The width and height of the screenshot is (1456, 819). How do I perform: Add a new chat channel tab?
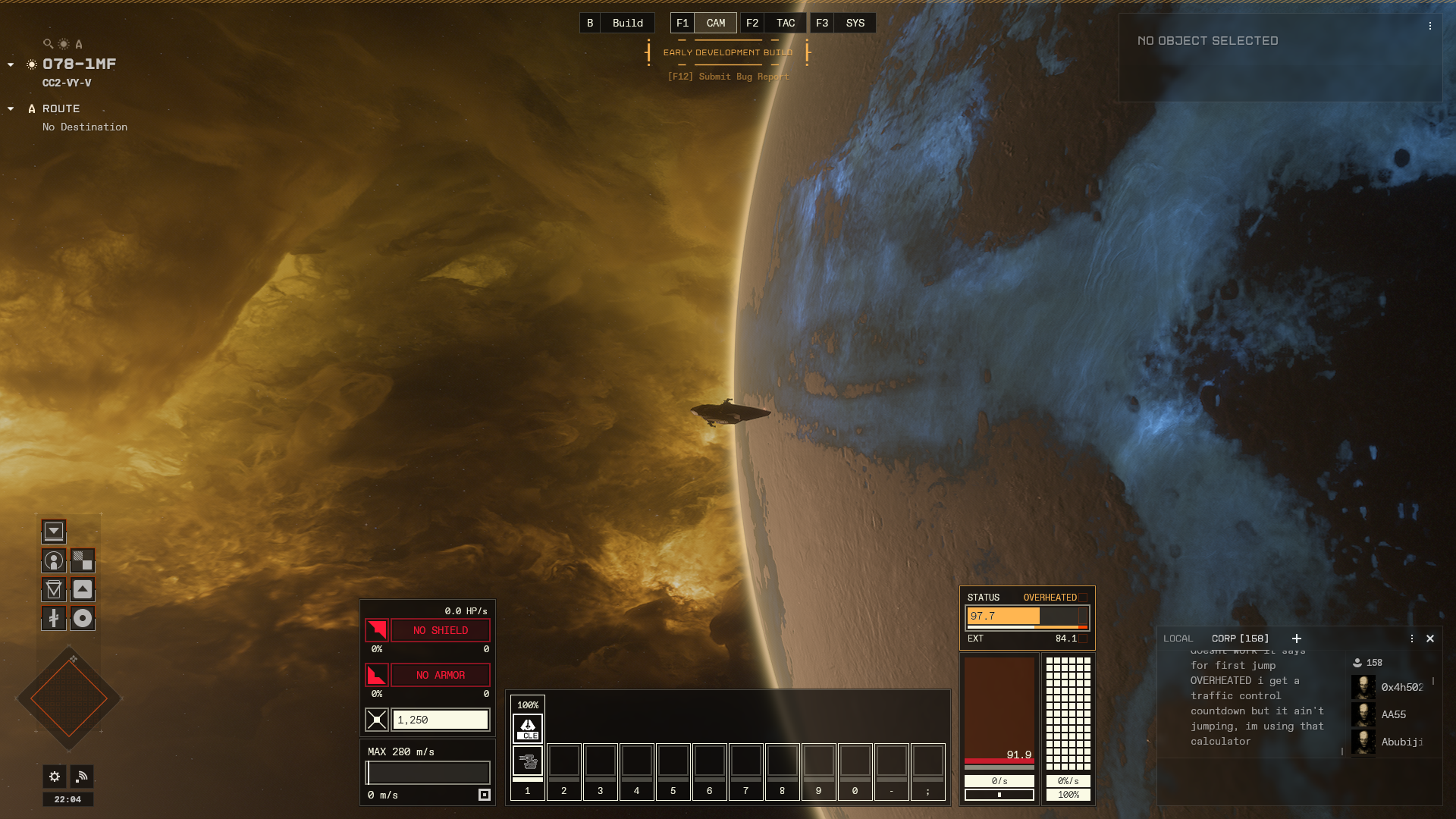tap(1297, 639)
